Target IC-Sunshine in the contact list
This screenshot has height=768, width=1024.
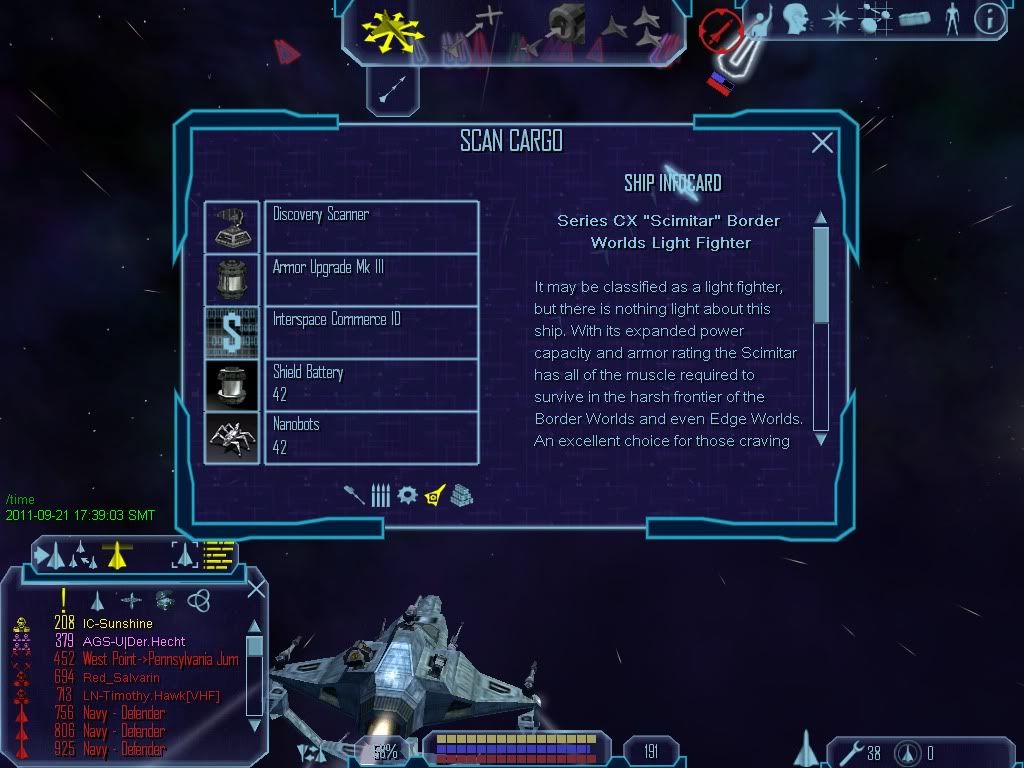point(118,623)
